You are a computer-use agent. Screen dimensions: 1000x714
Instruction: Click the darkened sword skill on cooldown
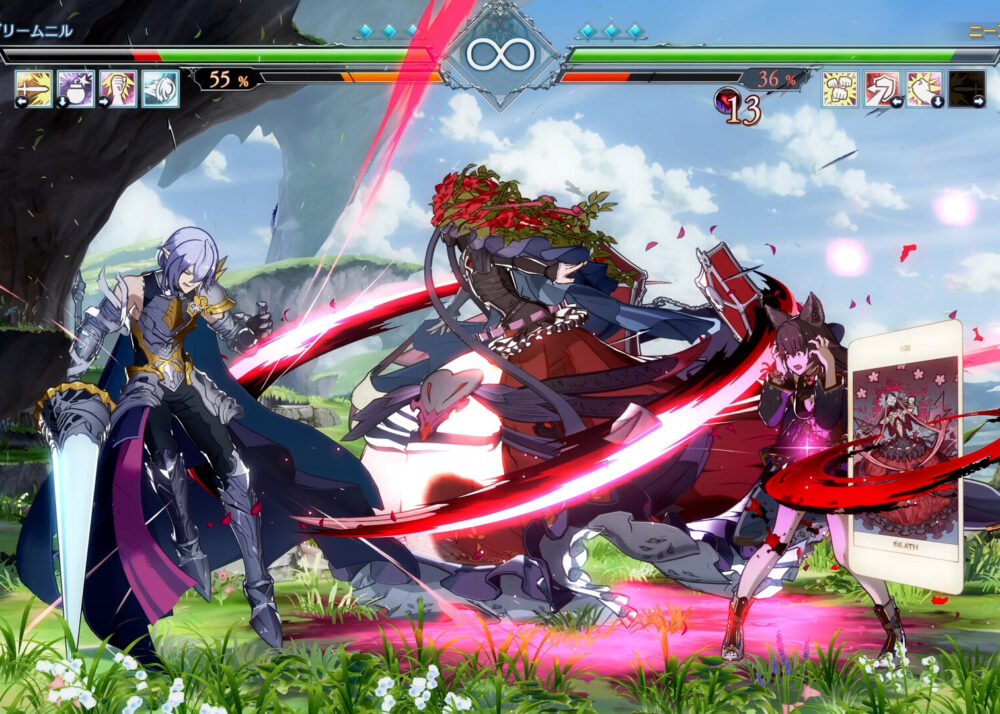click(x=967, y=88)
